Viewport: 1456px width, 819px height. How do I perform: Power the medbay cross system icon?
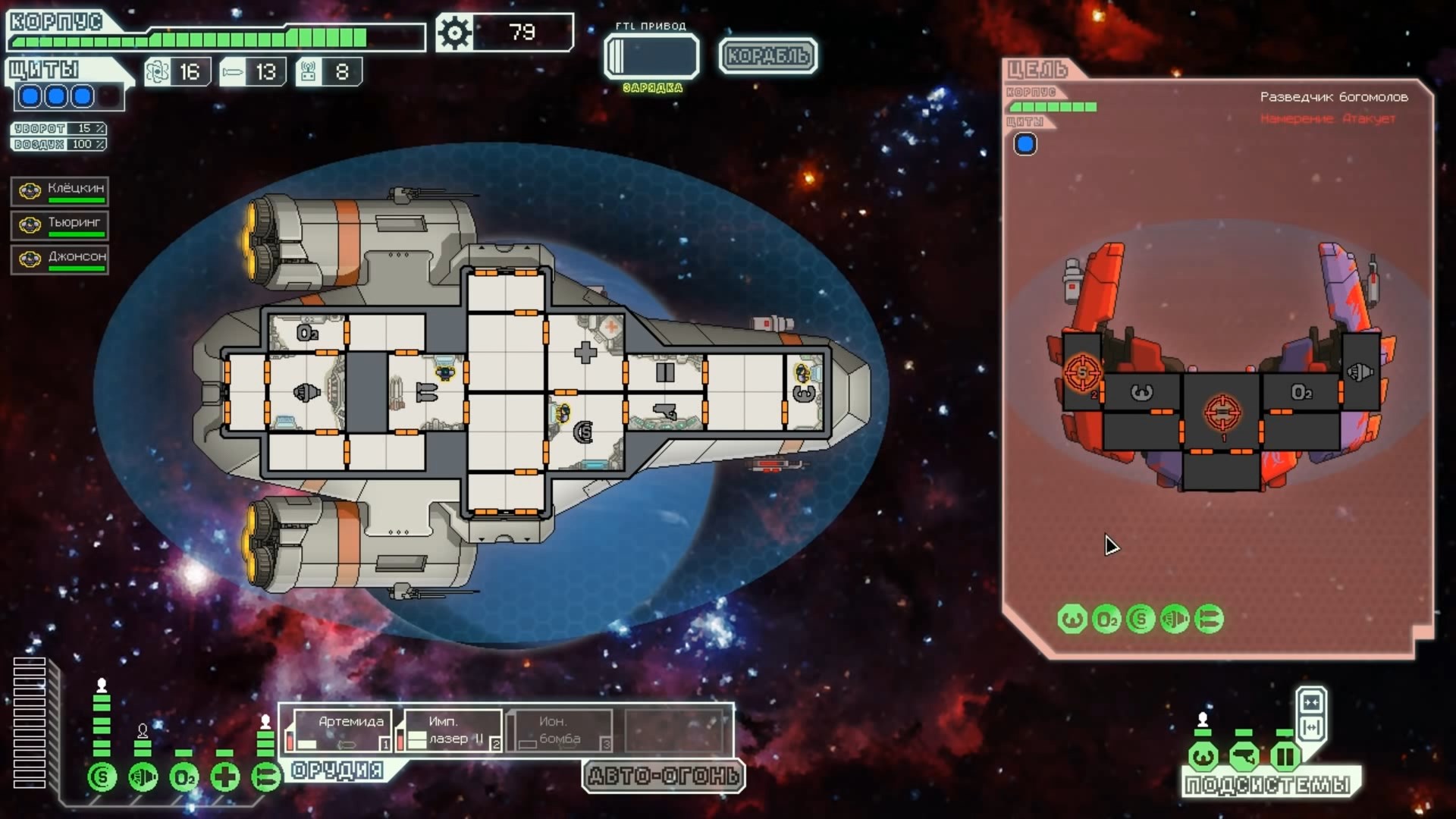pyautogui.click(x=225, y=777)
